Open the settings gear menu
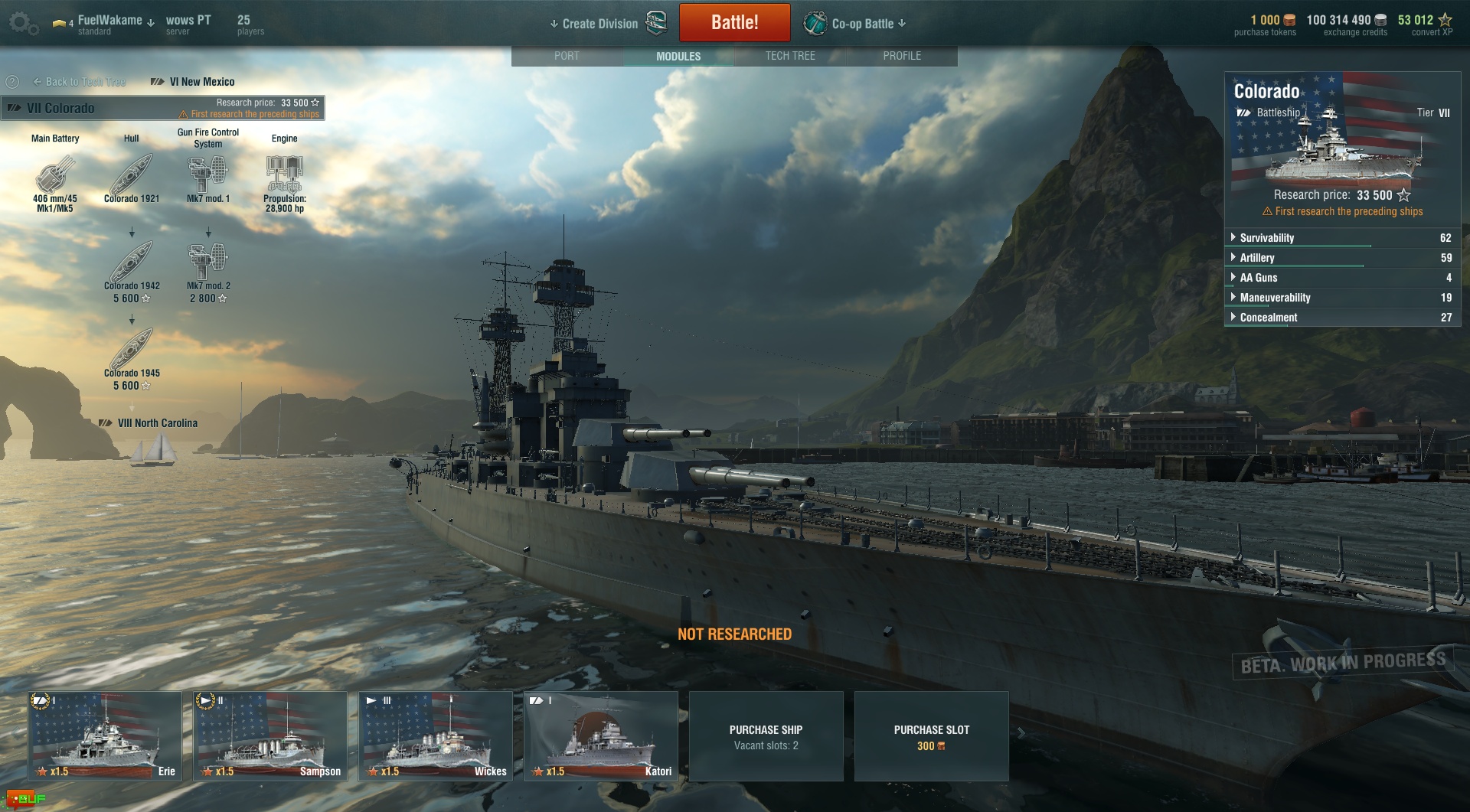The width and height of the screenshot is (1470, 812). [x=21, y=23]
